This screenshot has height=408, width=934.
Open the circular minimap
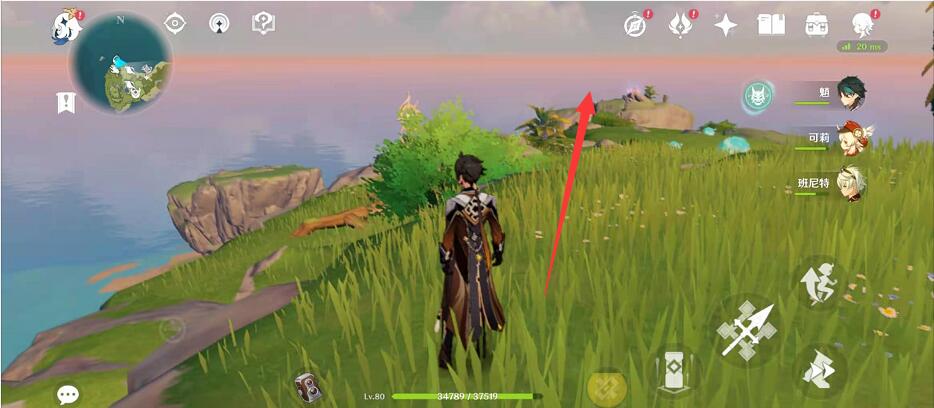coord(120,64)
